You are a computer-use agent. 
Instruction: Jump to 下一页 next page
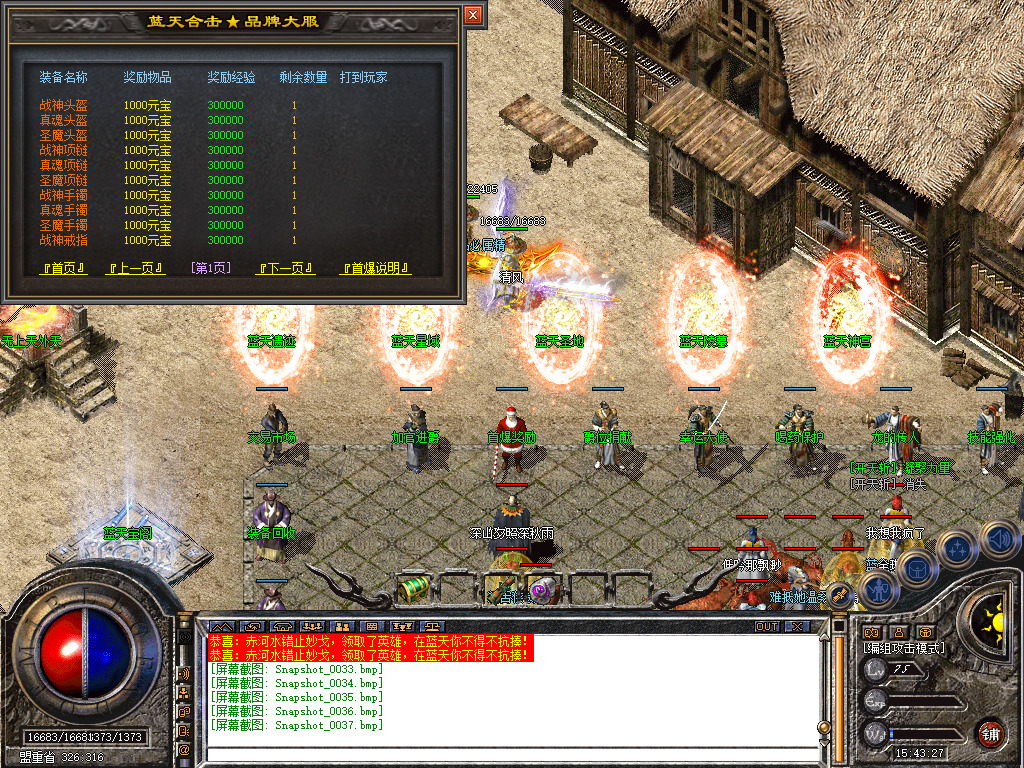pyautogui.click(x=286, y=268)
